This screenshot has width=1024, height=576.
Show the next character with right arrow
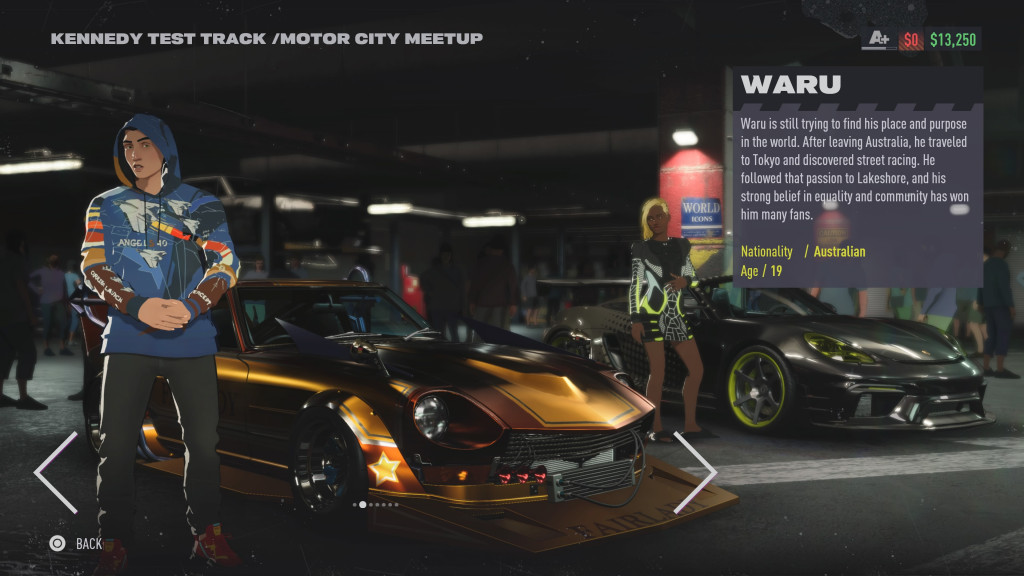coord(696,472)
